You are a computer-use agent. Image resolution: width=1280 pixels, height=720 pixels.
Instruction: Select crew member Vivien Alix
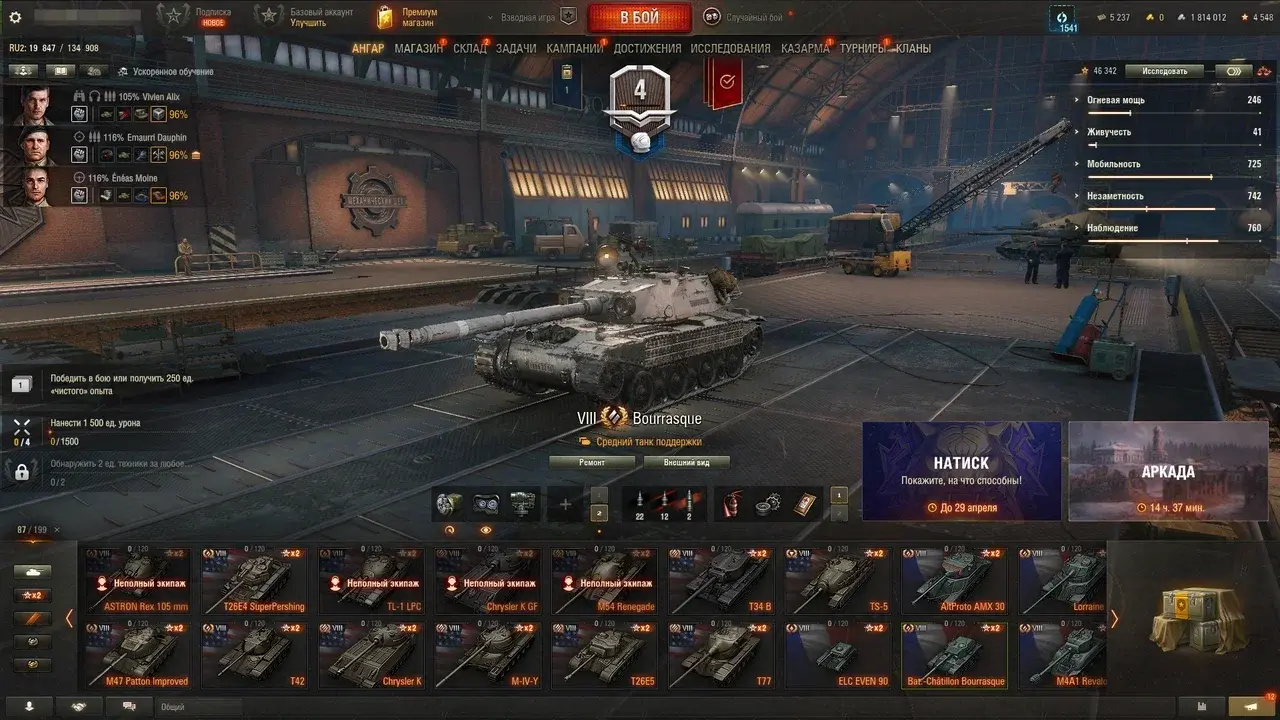(34, 105)
